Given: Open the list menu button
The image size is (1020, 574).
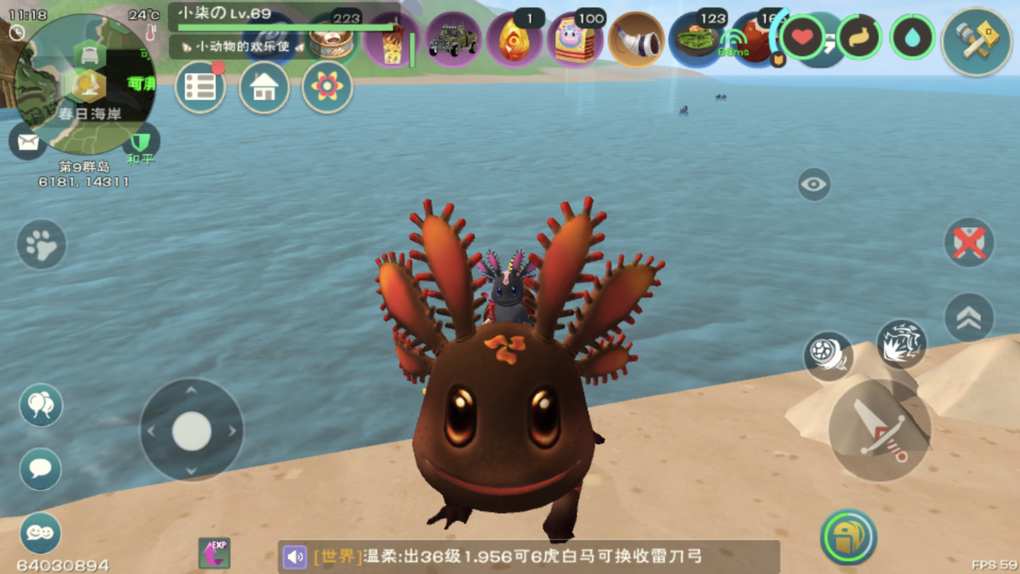Looking at the screenshot, I should 200,88.
